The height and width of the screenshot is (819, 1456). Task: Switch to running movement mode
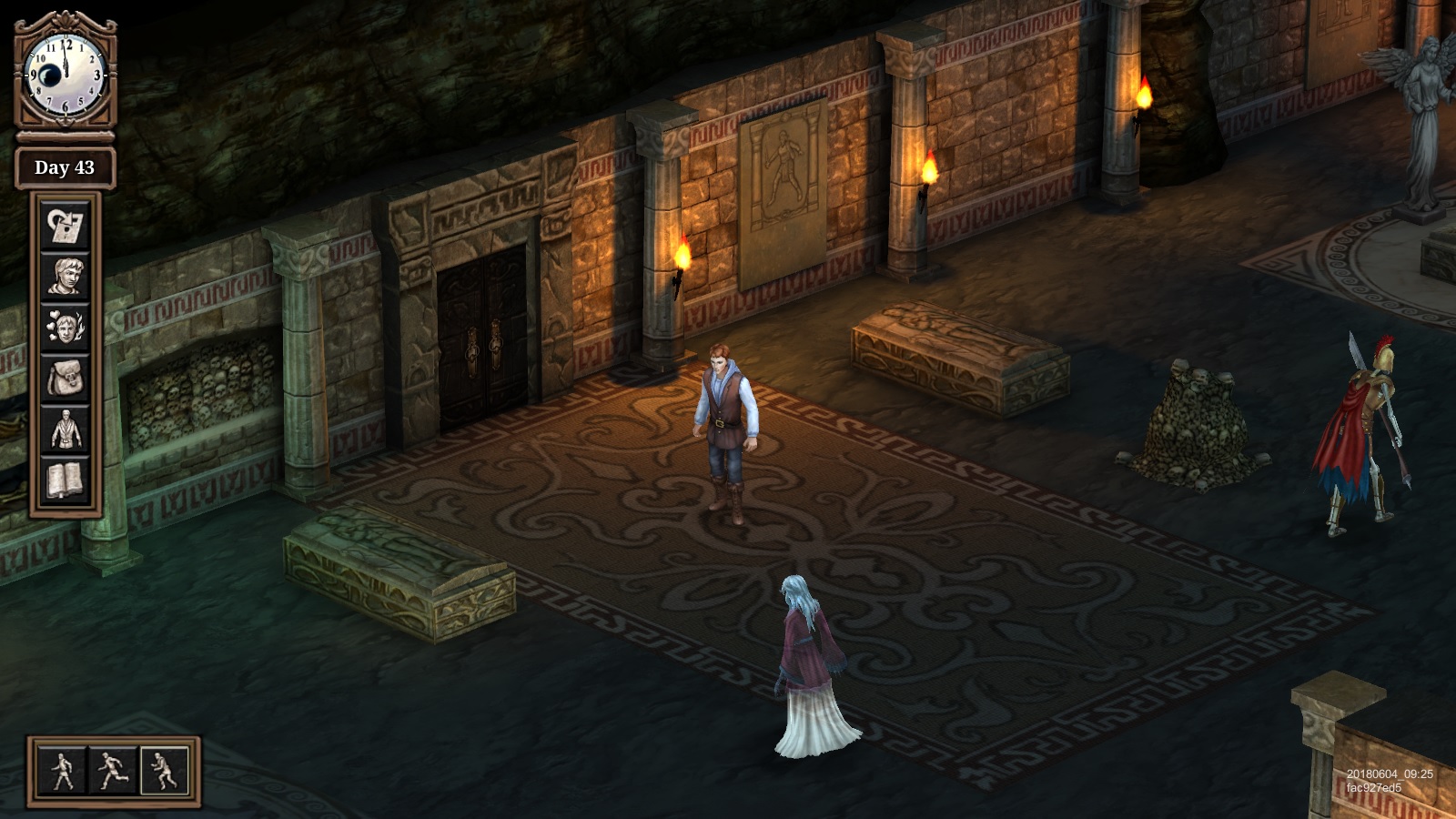(x=113, y=771)
